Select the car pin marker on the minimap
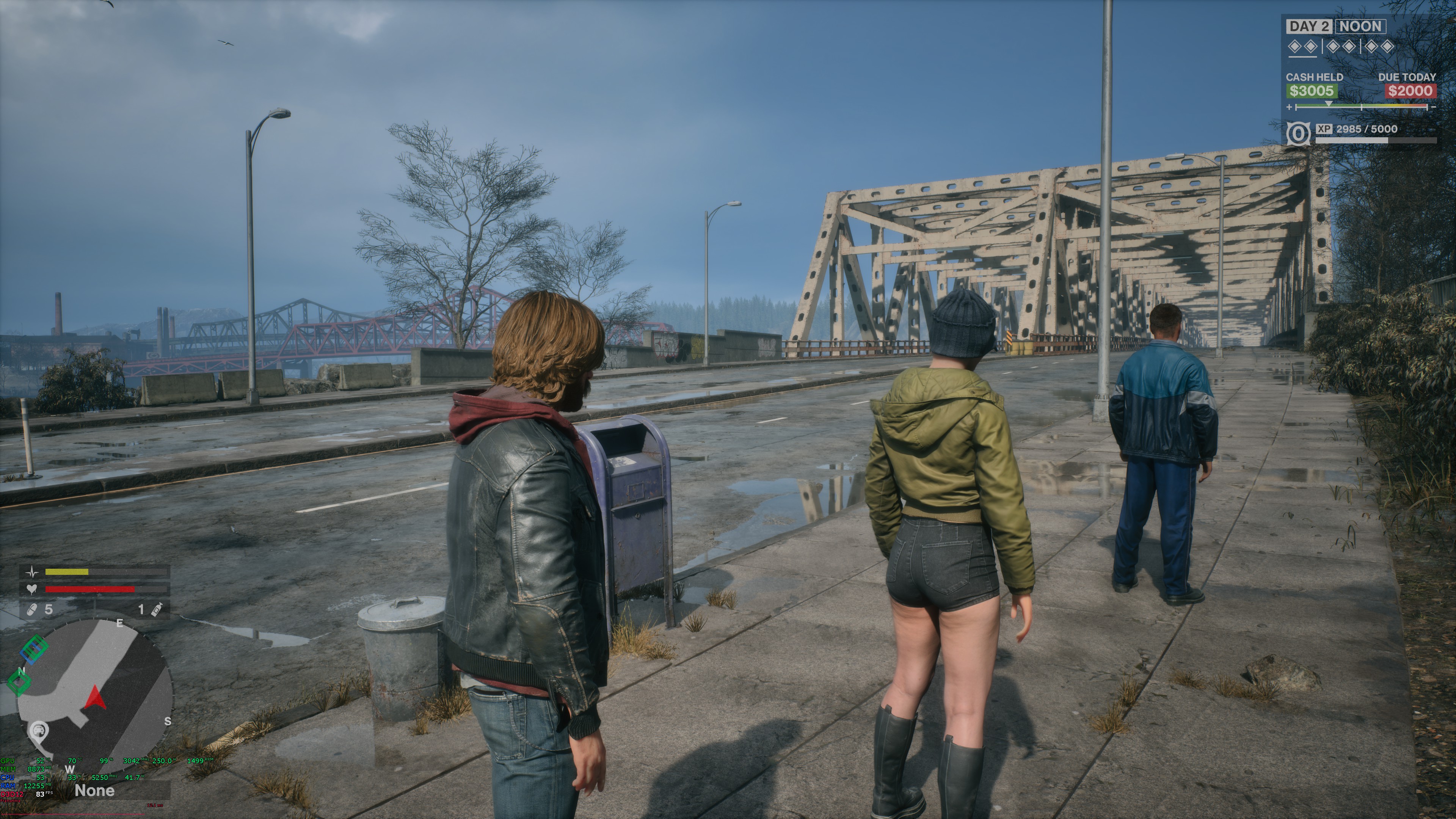The width and height of the screenshot is (1456, 819). pyautogui.click(x=38, y=731)
